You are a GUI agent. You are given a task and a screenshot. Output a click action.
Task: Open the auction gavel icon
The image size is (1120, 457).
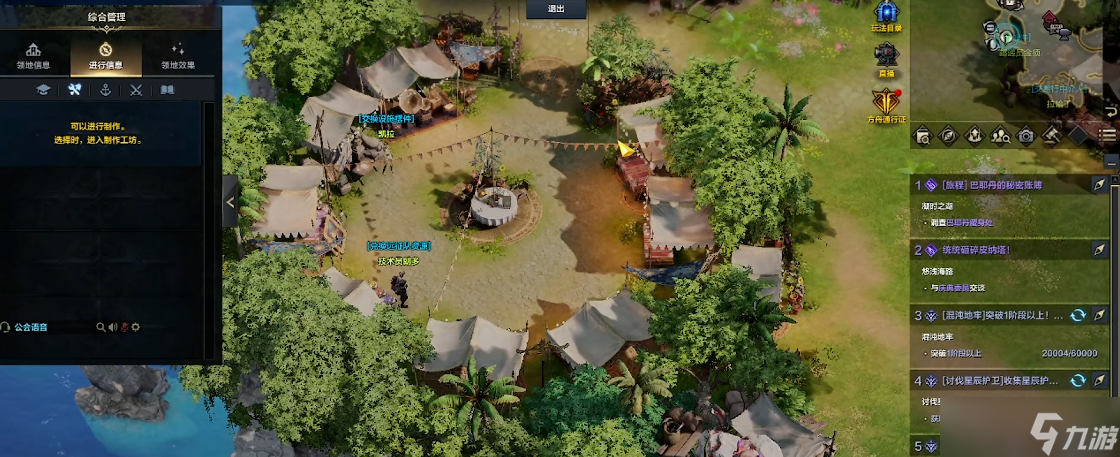(1051, 135)
